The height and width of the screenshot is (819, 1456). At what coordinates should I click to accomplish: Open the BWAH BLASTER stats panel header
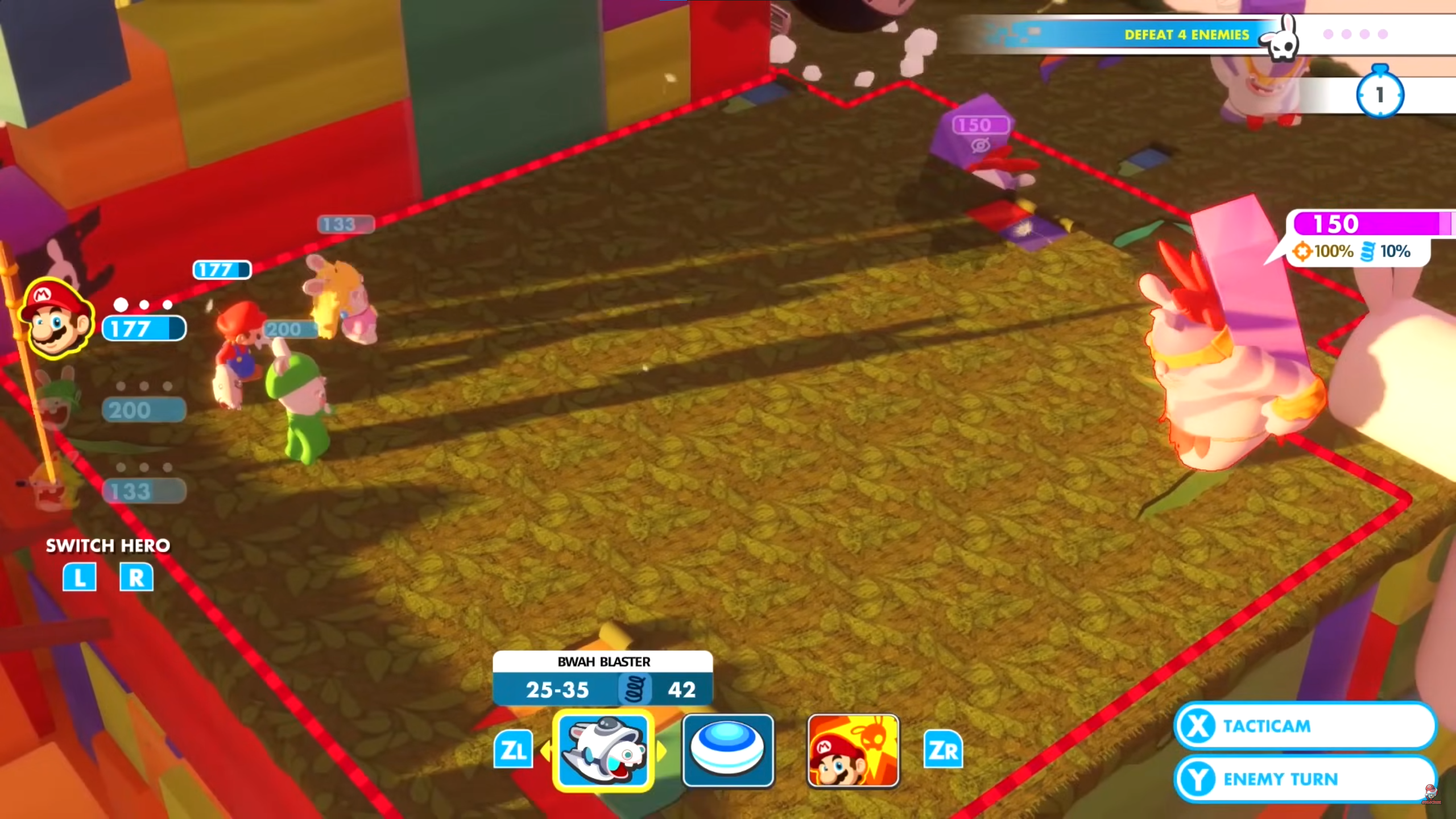tap(603, 661)
